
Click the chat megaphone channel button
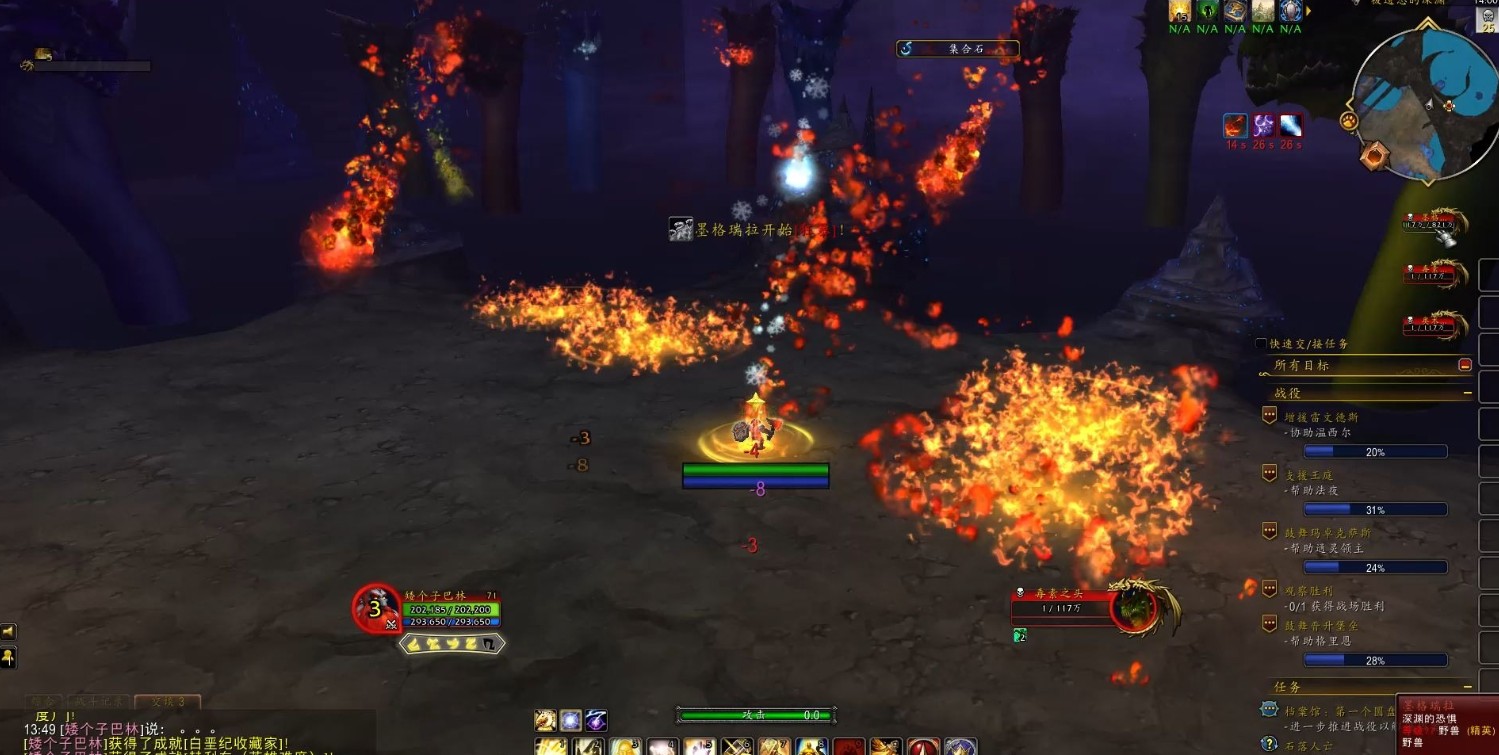(8, 632)
